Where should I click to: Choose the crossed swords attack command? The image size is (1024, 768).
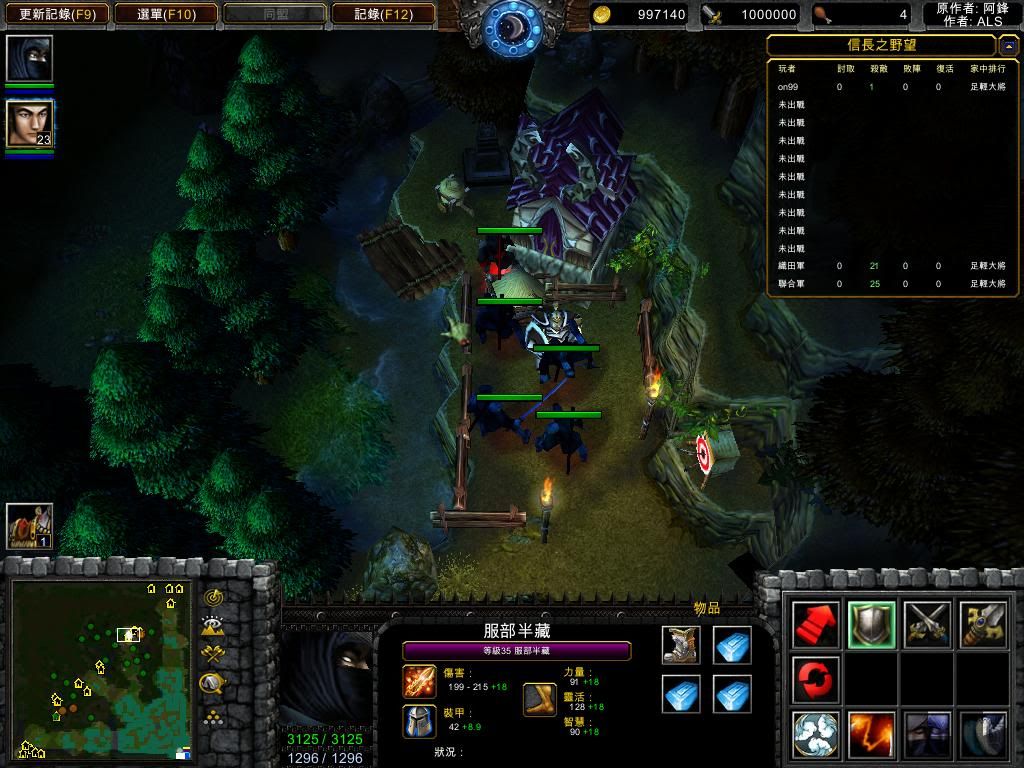pos(926,625)
